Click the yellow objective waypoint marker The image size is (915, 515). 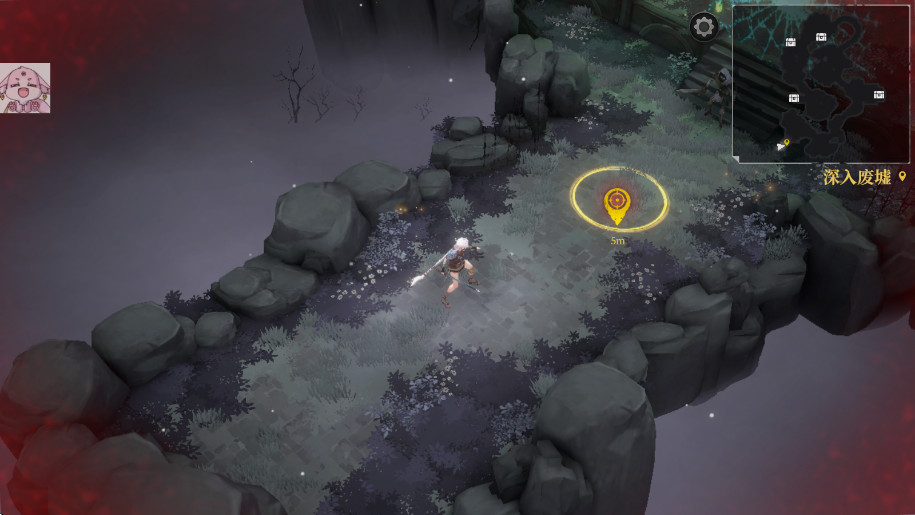click(618, 203)
